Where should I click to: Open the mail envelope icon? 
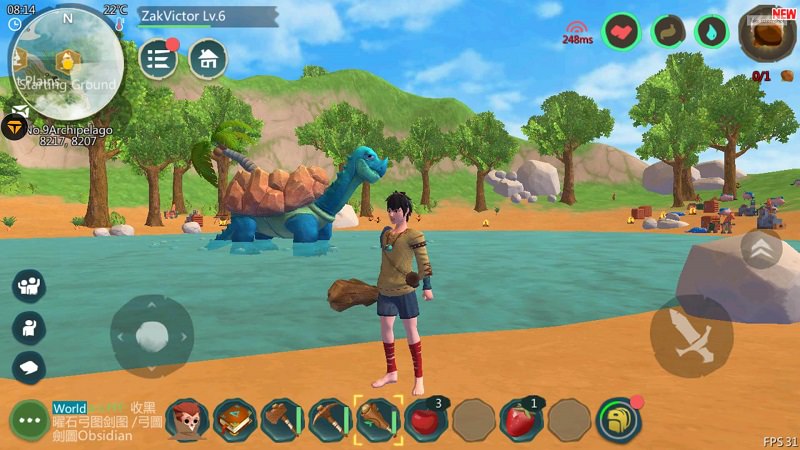(x=19, y=111)
